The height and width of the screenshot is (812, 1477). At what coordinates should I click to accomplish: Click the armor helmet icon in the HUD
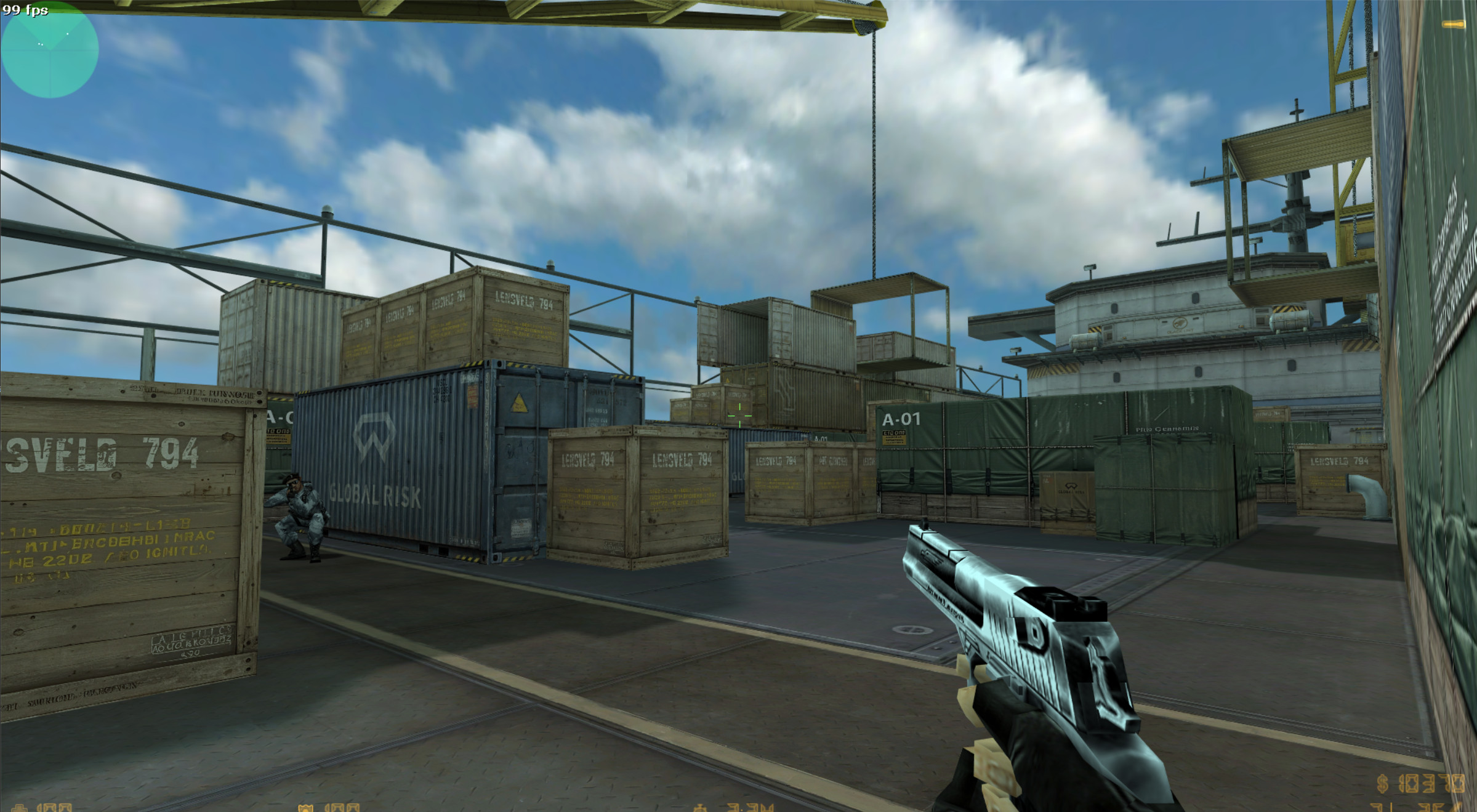307,808
